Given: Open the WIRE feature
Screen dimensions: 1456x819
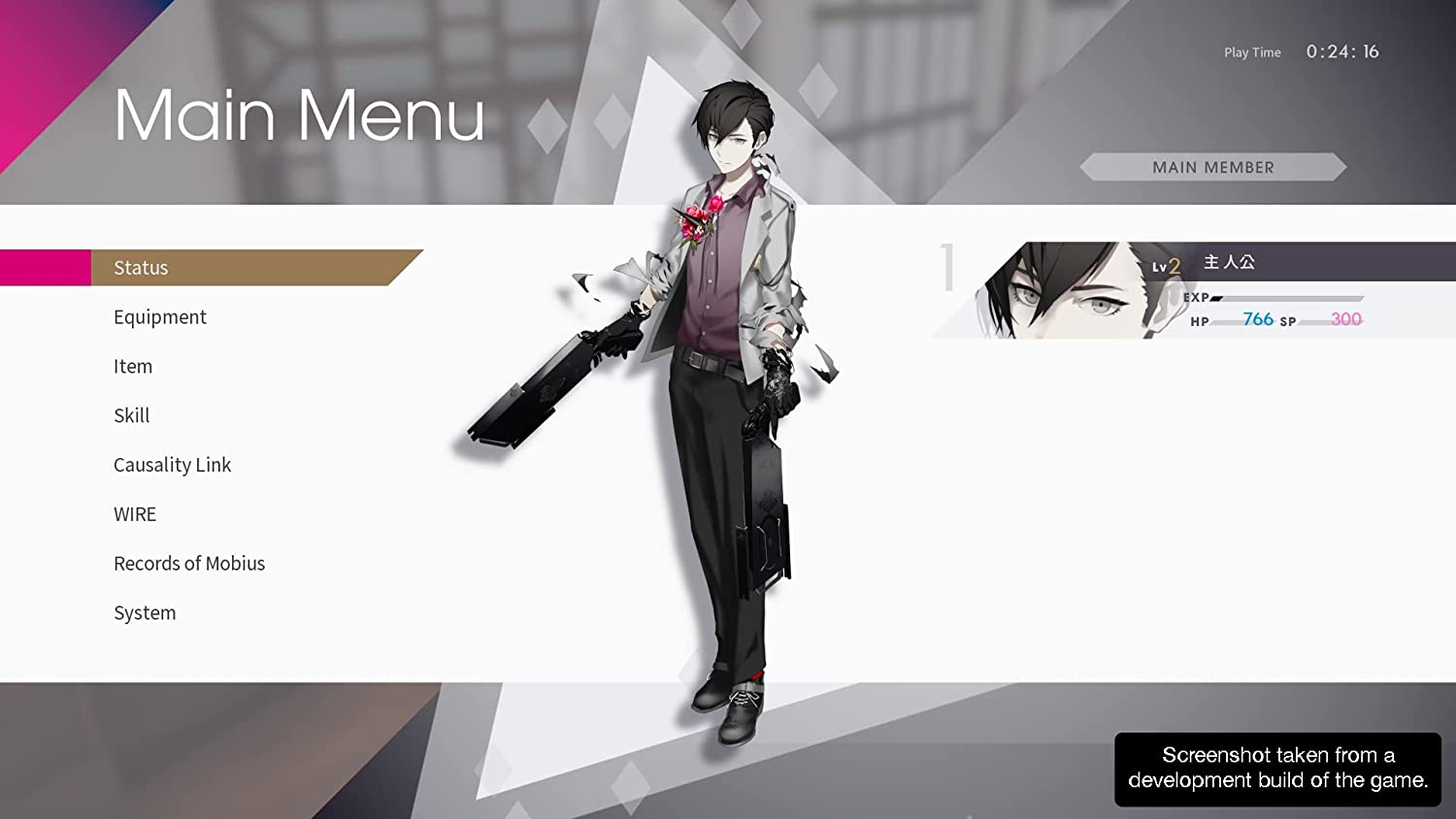Looking at the screenshot, I should 135,514.
